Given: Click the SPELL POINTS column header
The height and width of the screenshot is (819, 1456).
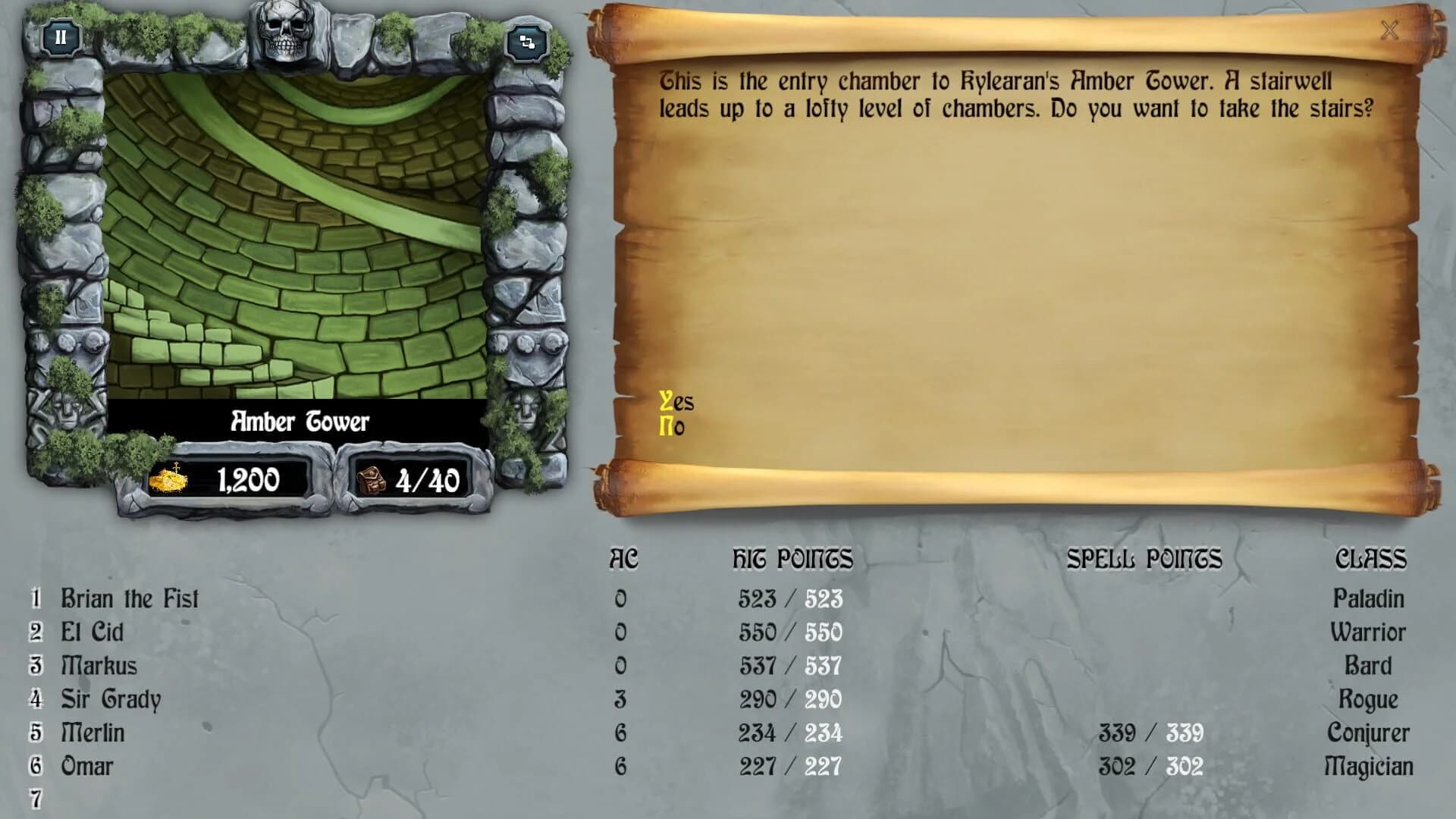Looking at the screenshot, I should [1144, 560].
